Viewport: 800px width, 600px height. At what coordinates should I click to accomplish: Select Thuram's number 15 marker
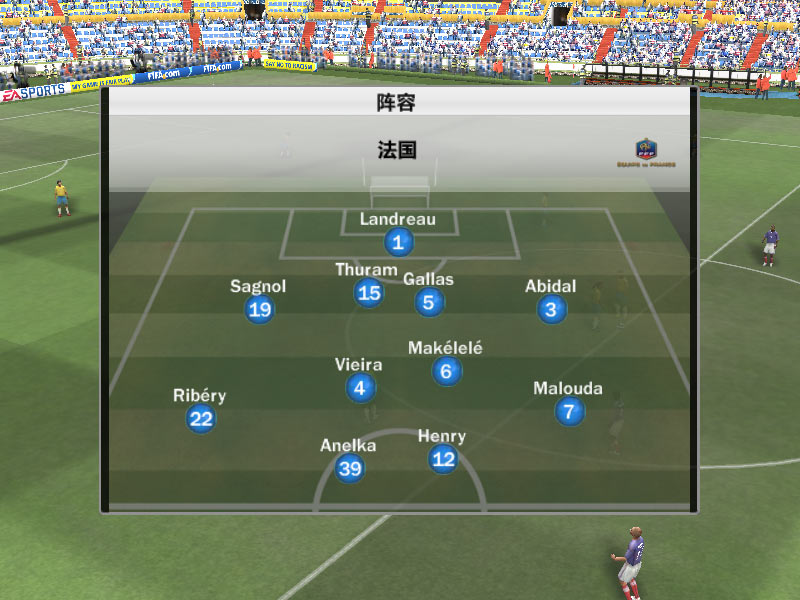pyautogui.click(x=369, y=292)
